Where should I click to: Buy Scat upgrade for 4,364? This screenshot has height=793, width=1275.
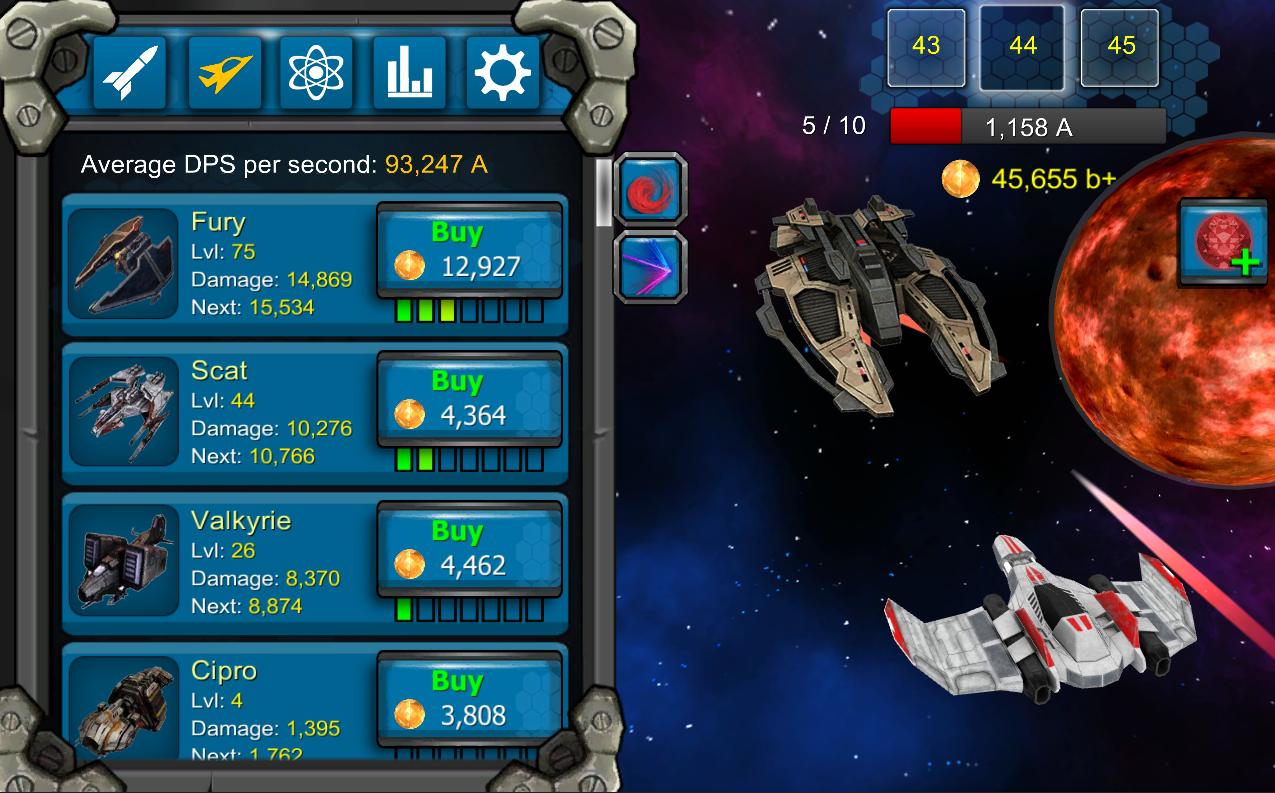(x=469, y=399)
